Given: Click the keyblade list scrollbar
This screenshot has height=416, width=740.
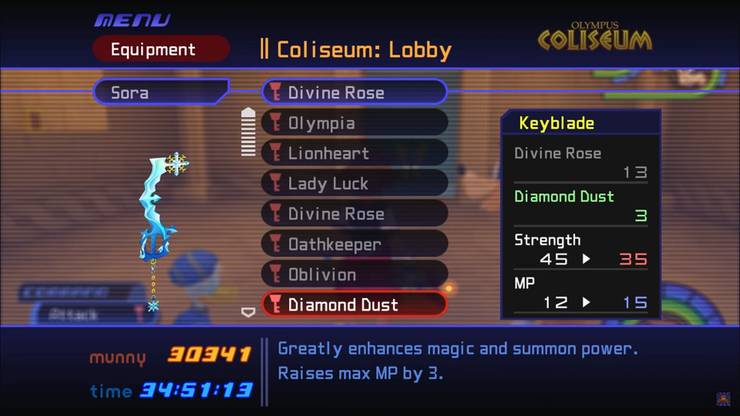Looking at the screenshot, I should (249, 132).
